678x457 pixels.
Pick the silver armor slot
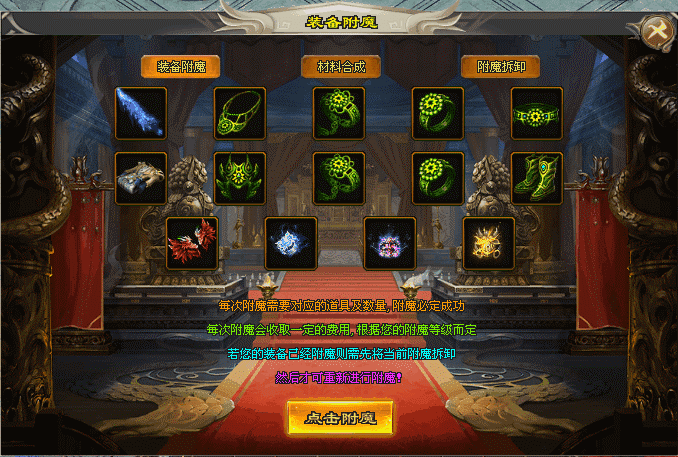click(141, 178)
